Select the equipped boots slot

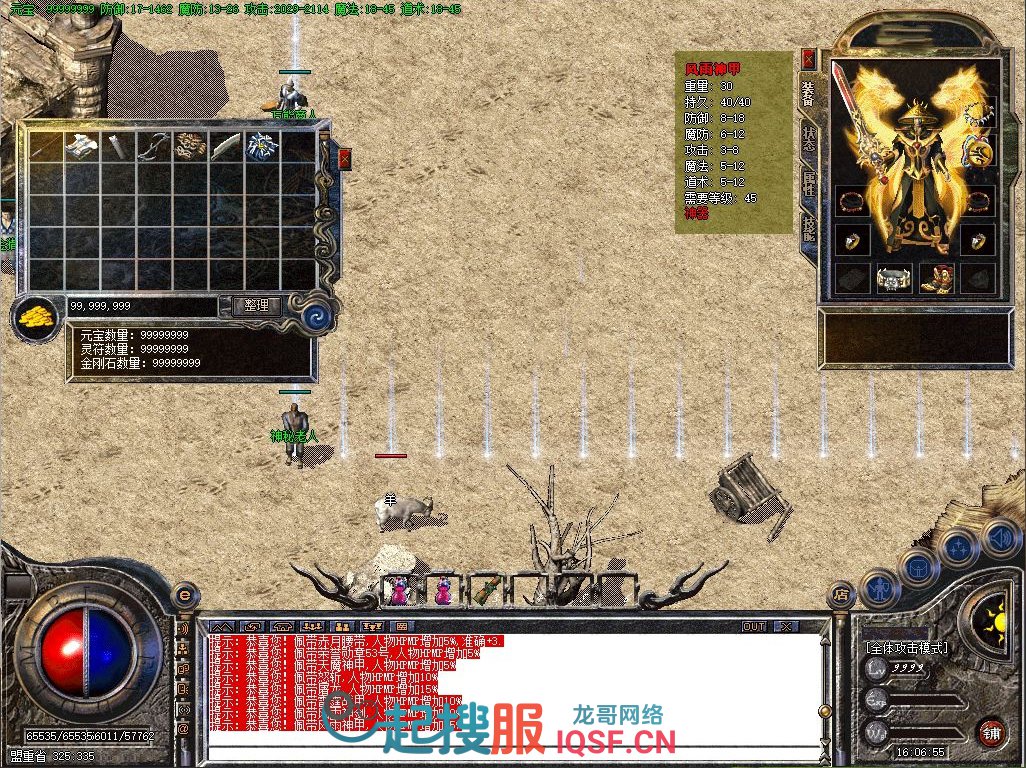click(936, 279)
